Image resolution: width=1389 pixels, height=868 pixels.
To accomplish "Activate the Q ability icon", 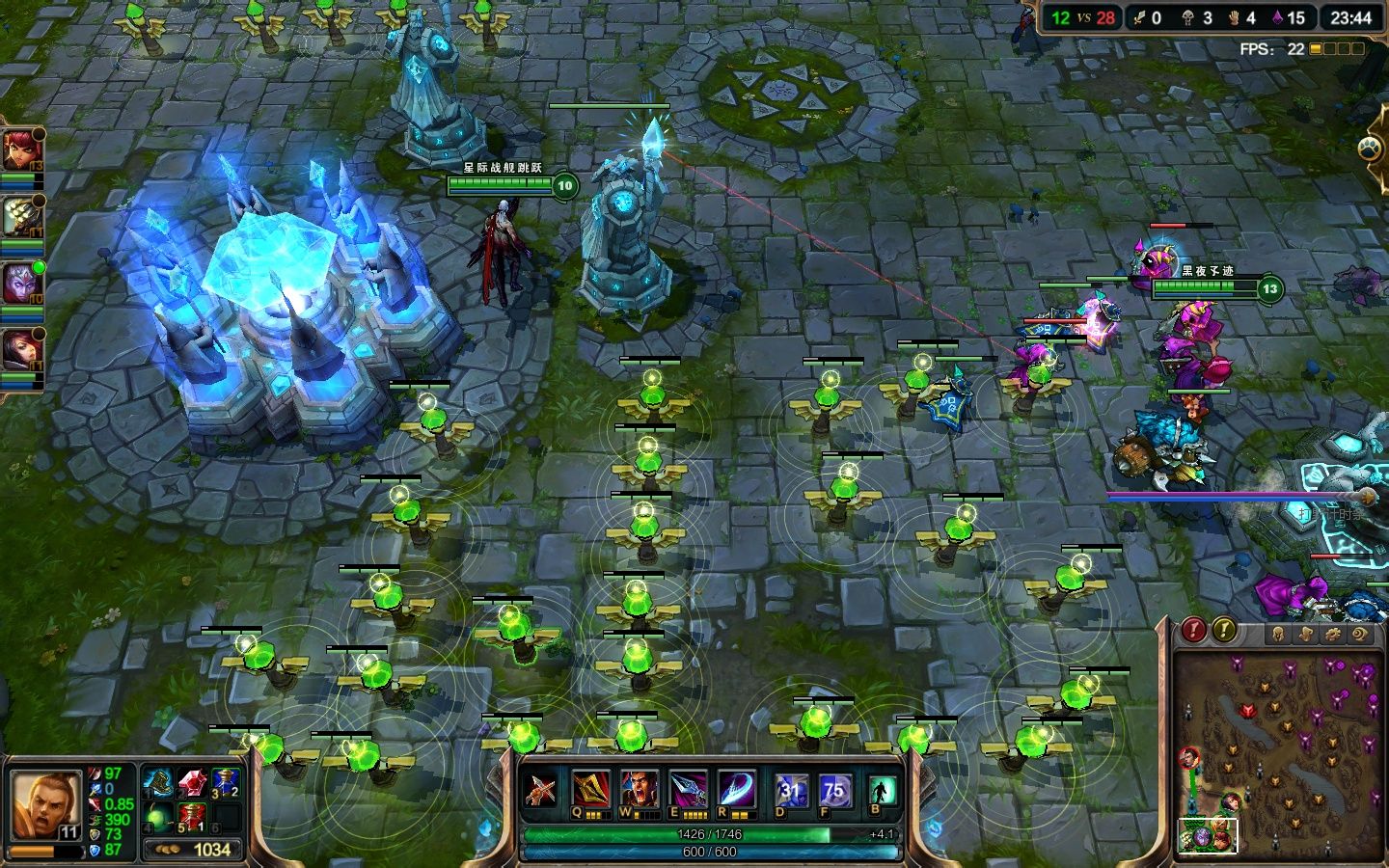I will point(590,790).
